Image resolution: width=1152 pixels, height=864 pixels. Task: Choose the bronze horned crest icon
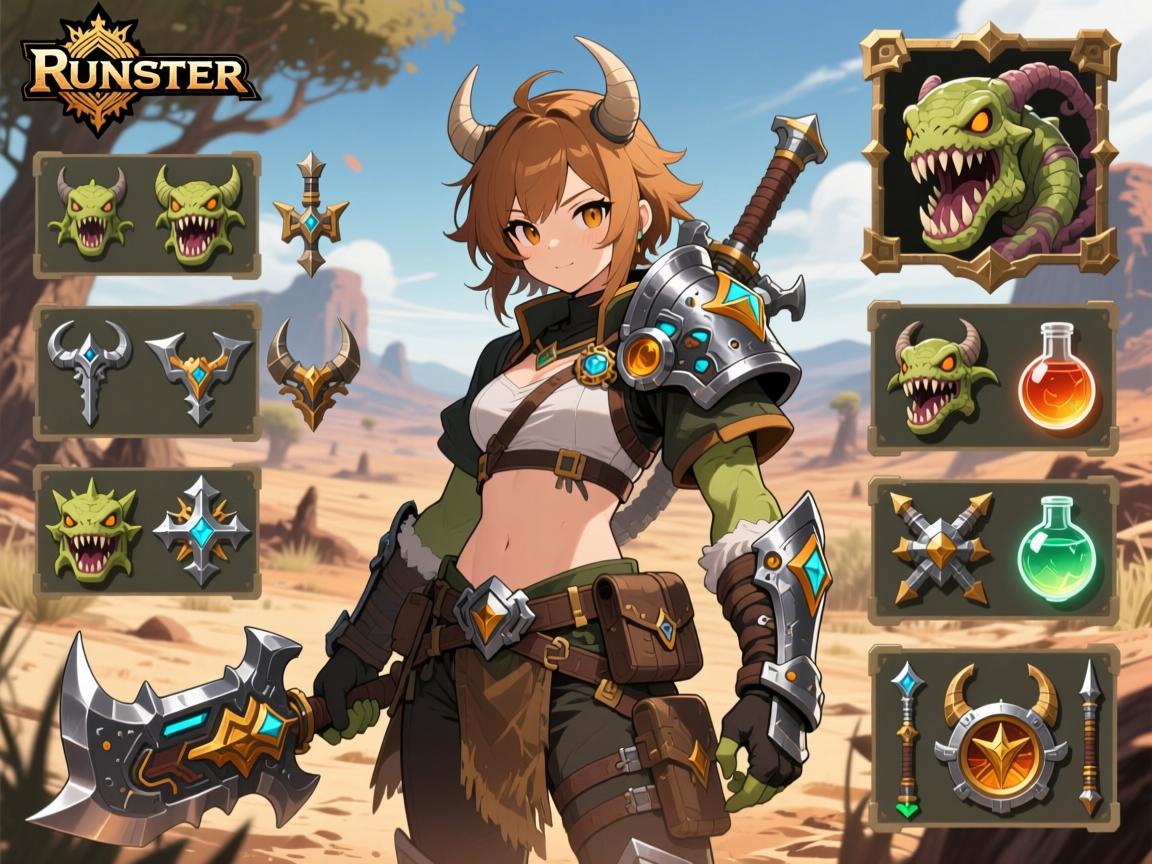pyautogui.click(x=313, y=372)
